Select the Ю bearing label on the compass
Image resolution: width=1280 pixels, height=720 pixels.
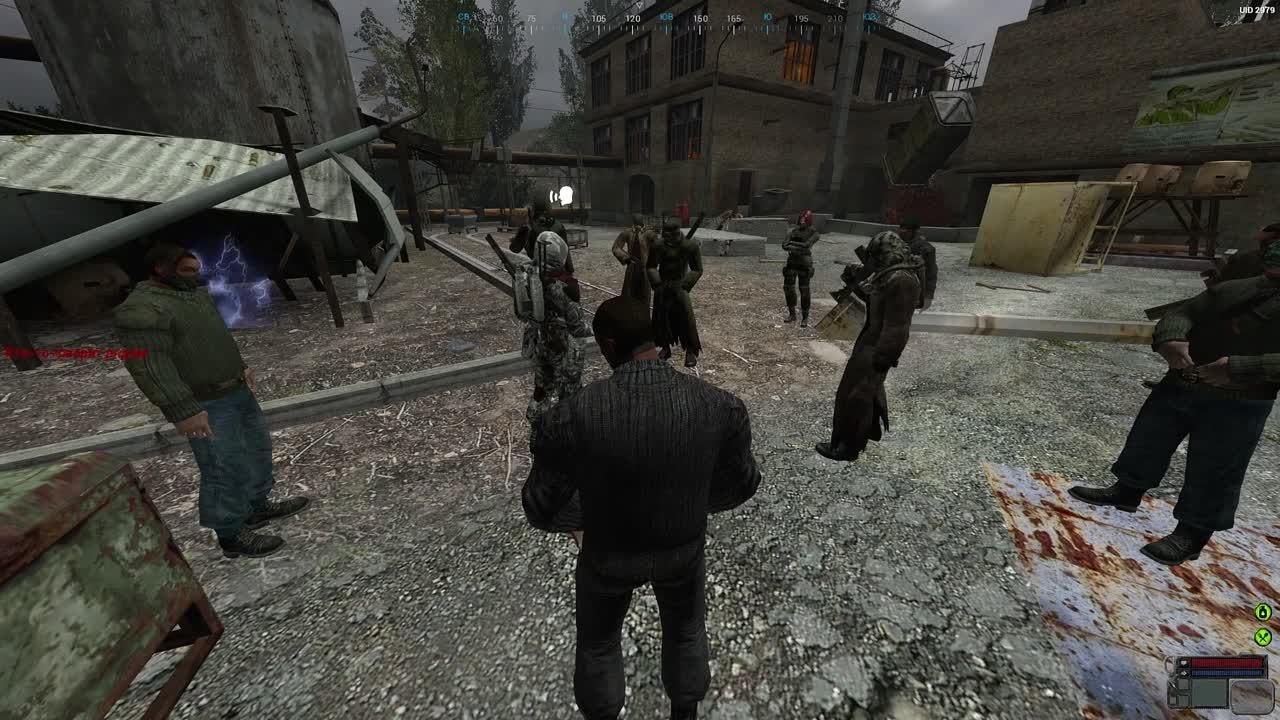click(x=767, y=17)
